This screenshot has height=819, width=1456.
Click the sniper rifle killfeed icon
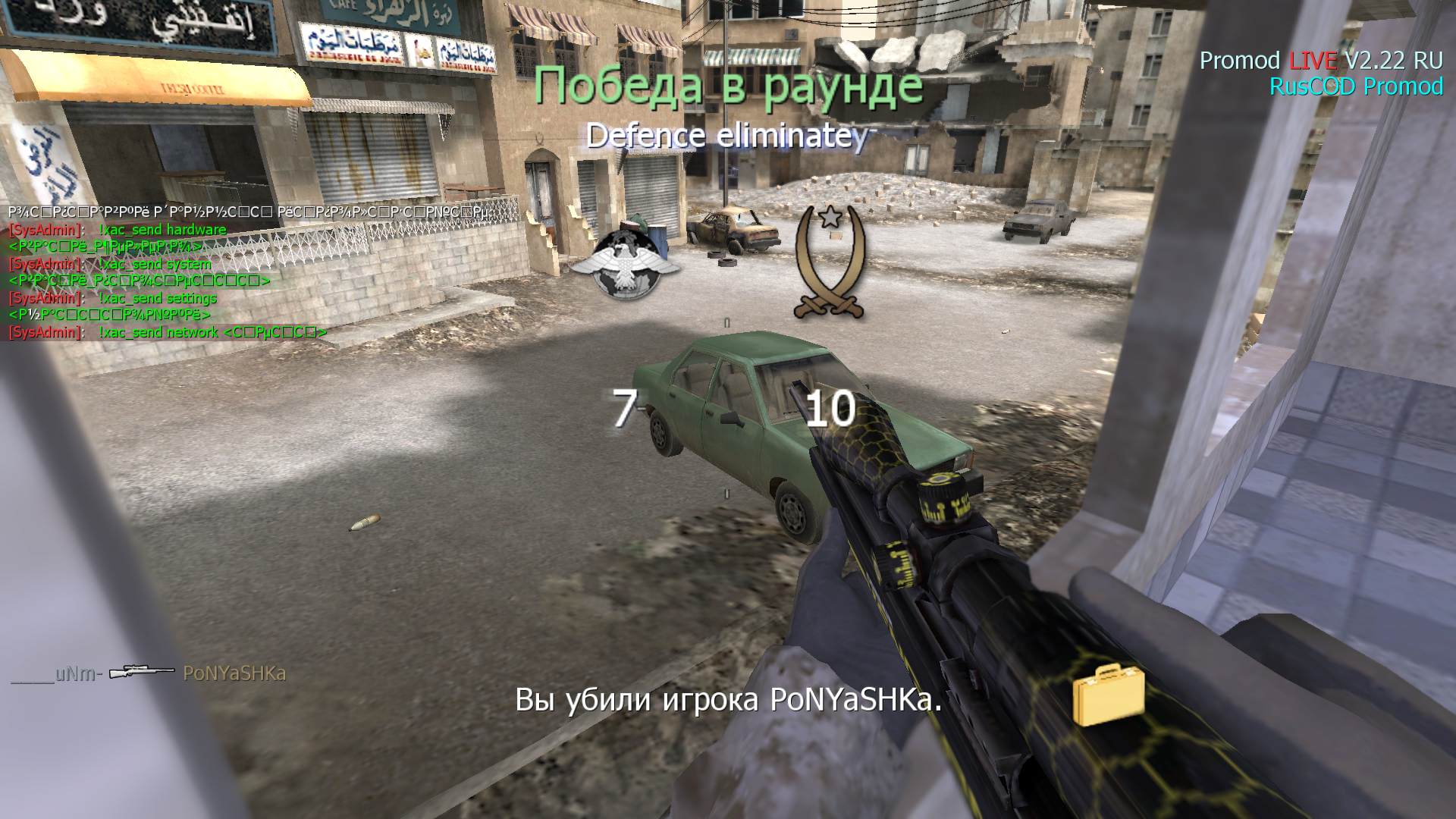tap(141, 673)
